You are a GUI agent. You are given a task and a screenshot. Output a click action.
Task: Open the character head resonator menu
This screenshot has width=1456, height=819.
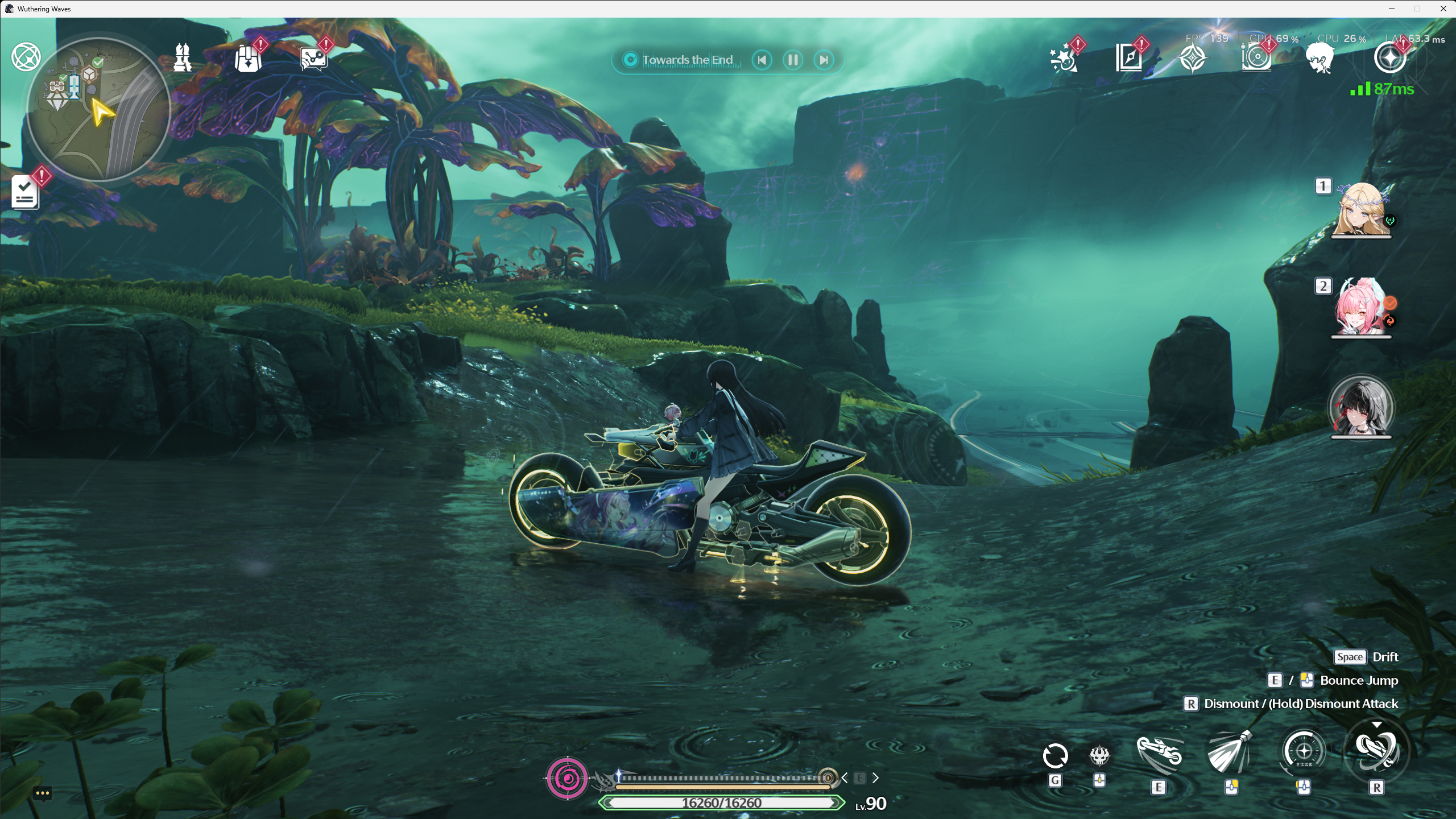point(1319,59)
